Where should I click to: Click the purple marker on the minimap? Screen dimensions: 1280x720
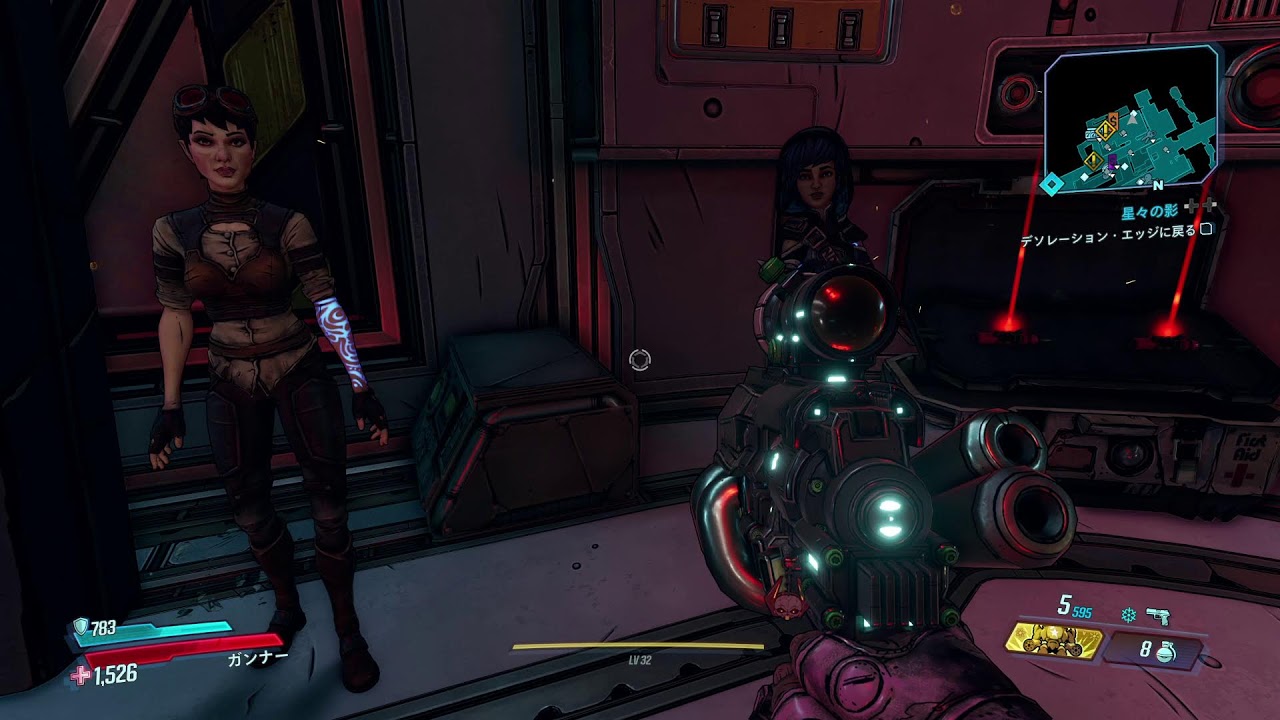pos(1112,161)
